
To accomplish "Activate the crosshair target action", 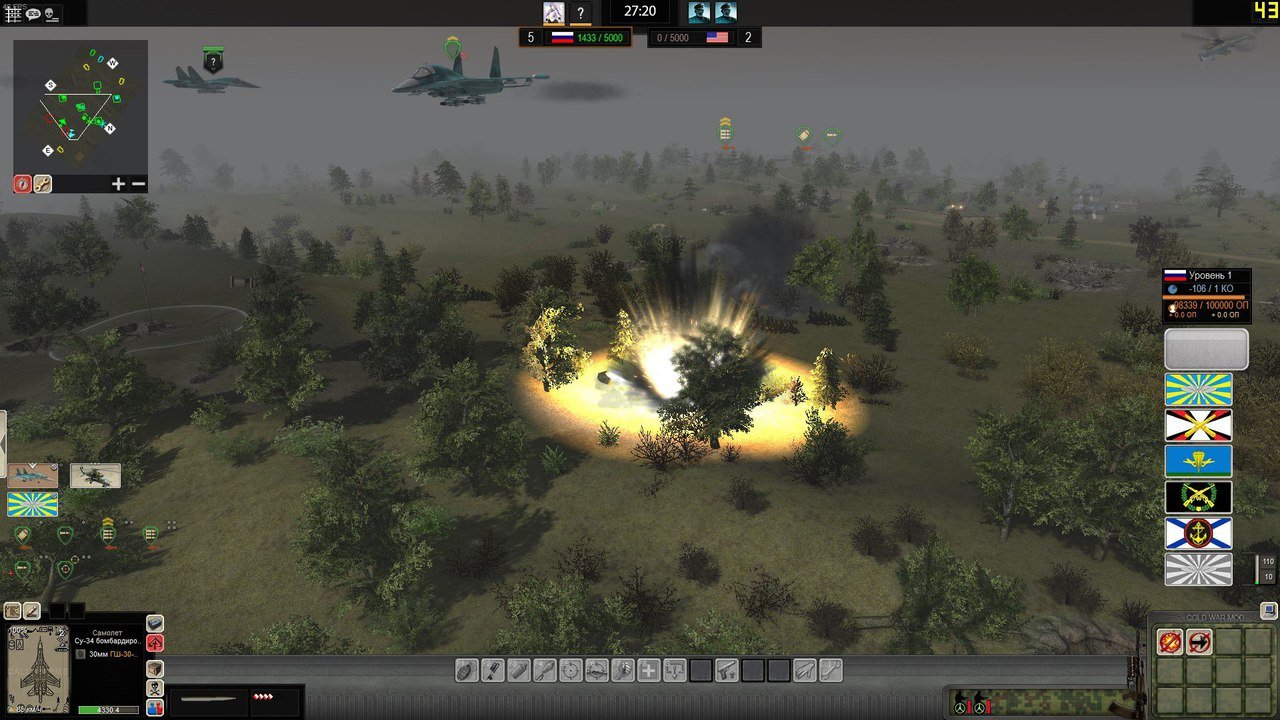I will coord(570,670).
